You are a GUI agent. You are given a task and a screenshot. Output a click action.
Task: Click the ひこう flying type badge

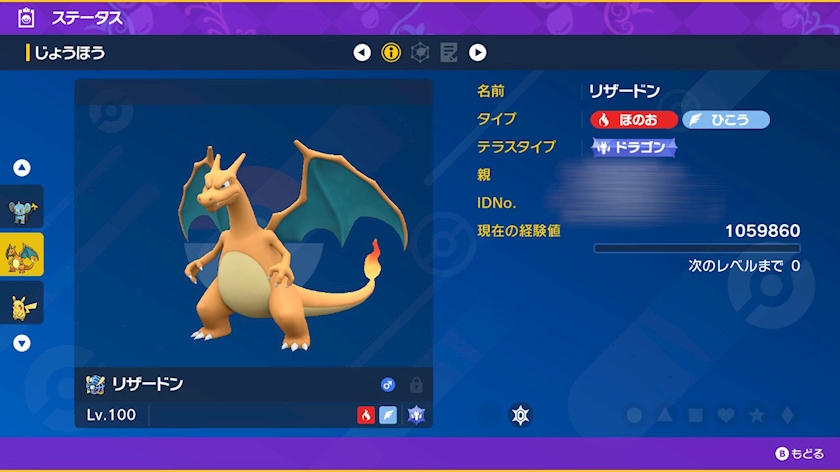pos(726,120)
